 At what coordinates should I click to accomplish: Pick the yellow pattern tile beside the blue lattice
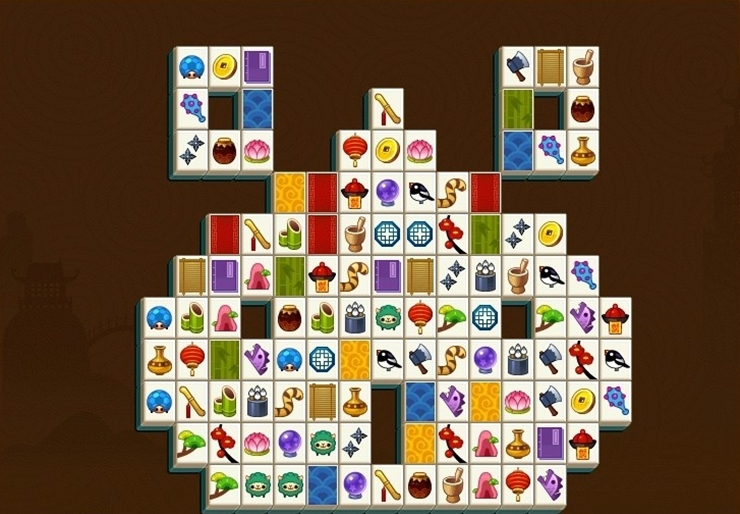pos(354,358)
